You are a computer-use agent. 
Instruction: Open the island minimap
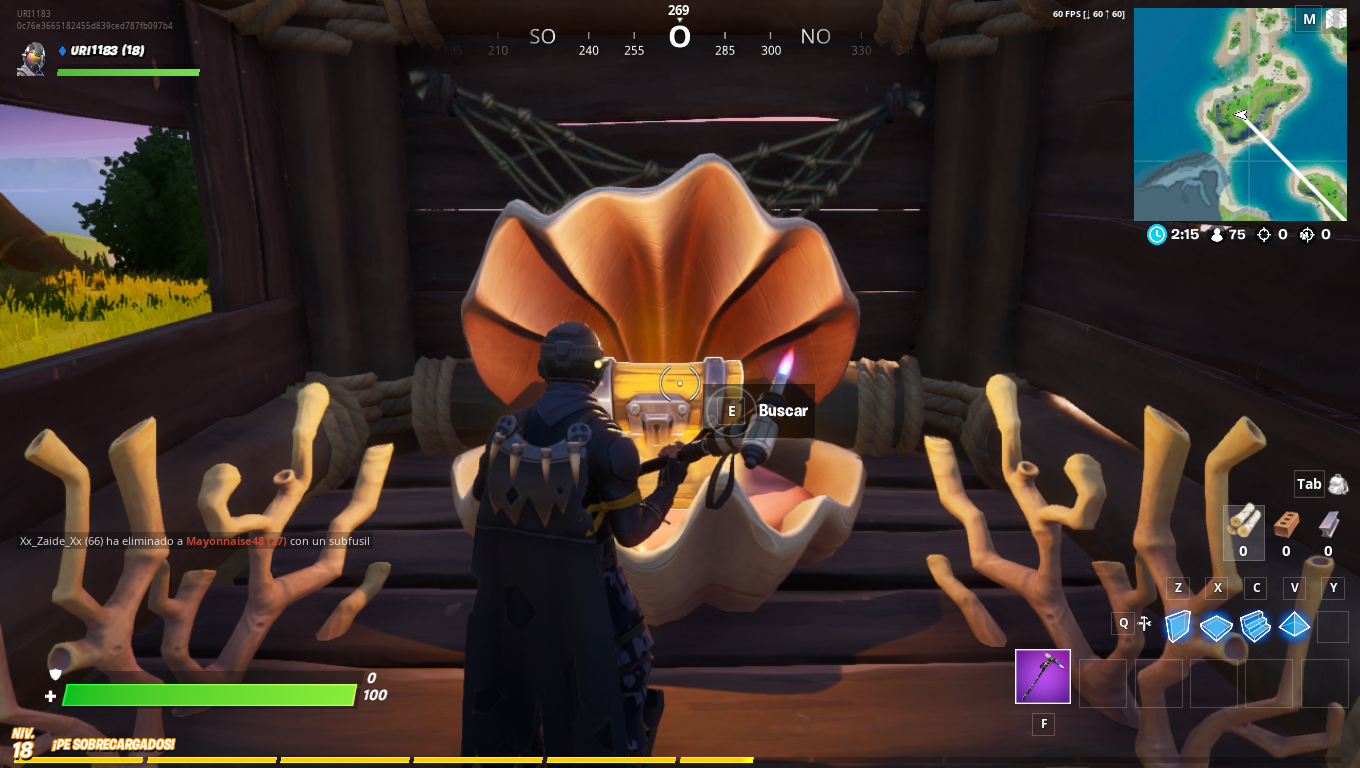[1239, 114]
